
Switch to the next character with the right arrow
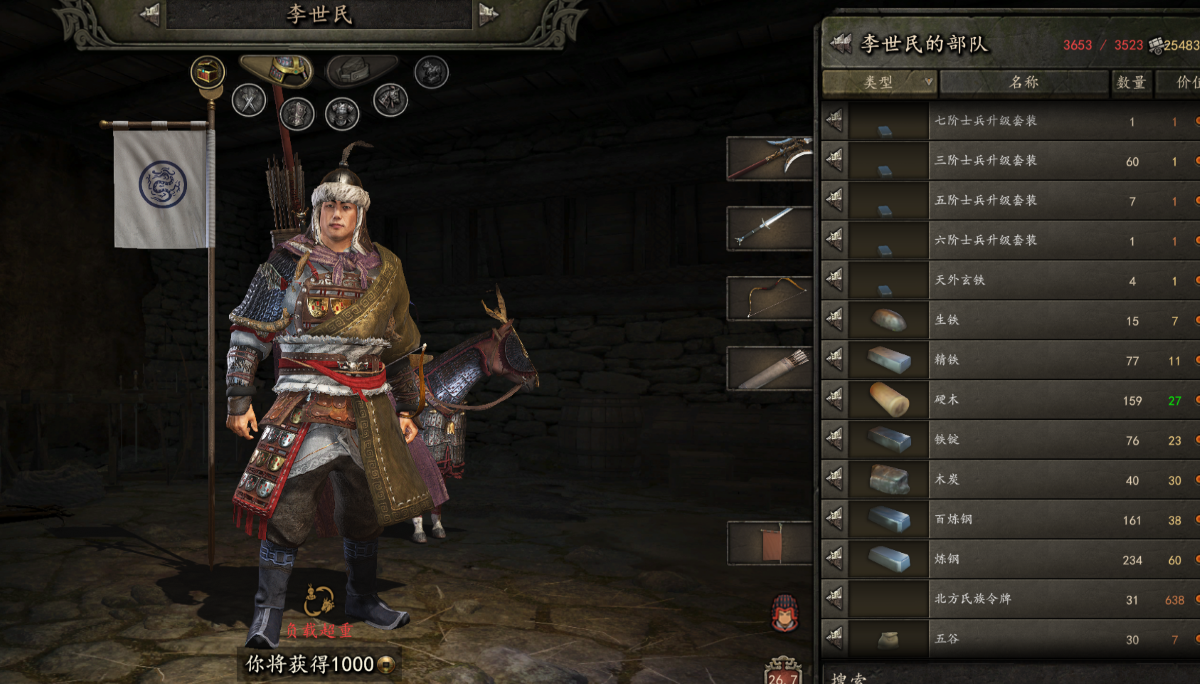tap(488, 14)
